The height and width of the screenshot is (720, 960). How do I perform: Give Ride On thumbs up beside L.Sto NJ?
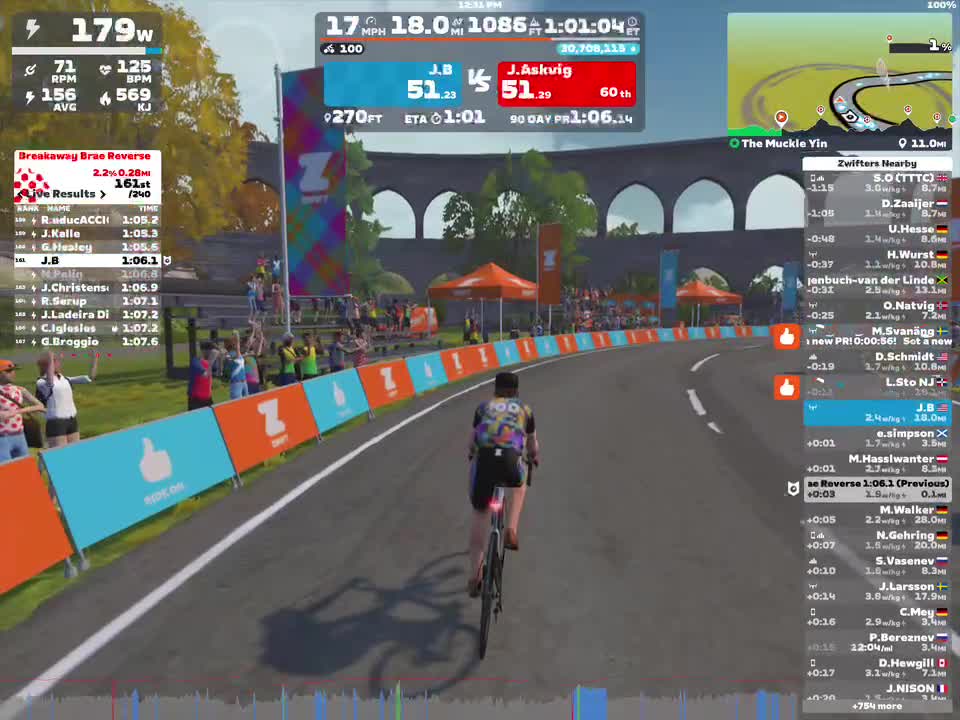pyautogui.click(x=787, y=387)
